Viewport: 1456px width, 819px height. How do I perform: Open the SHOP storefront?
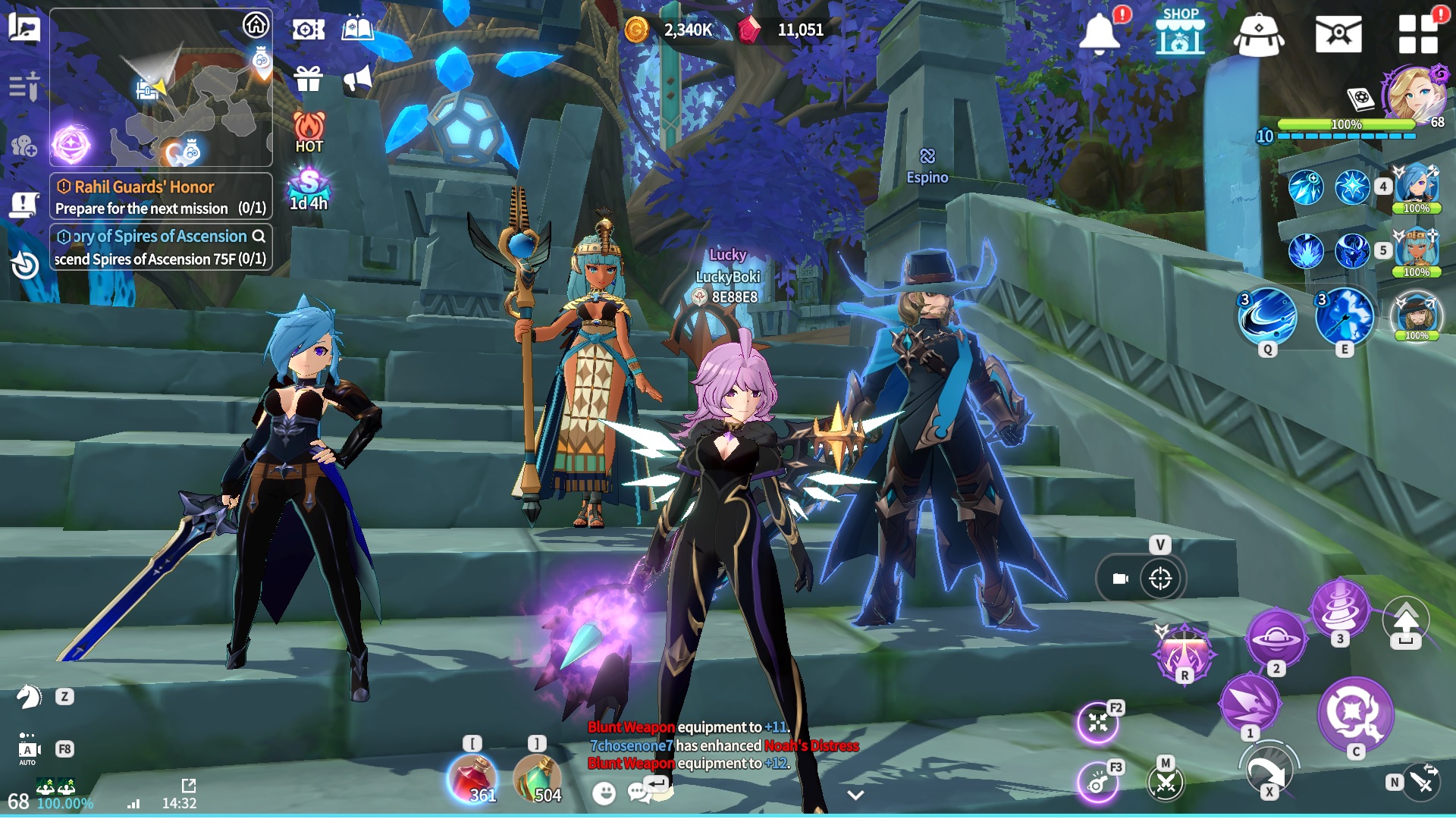1180,33
